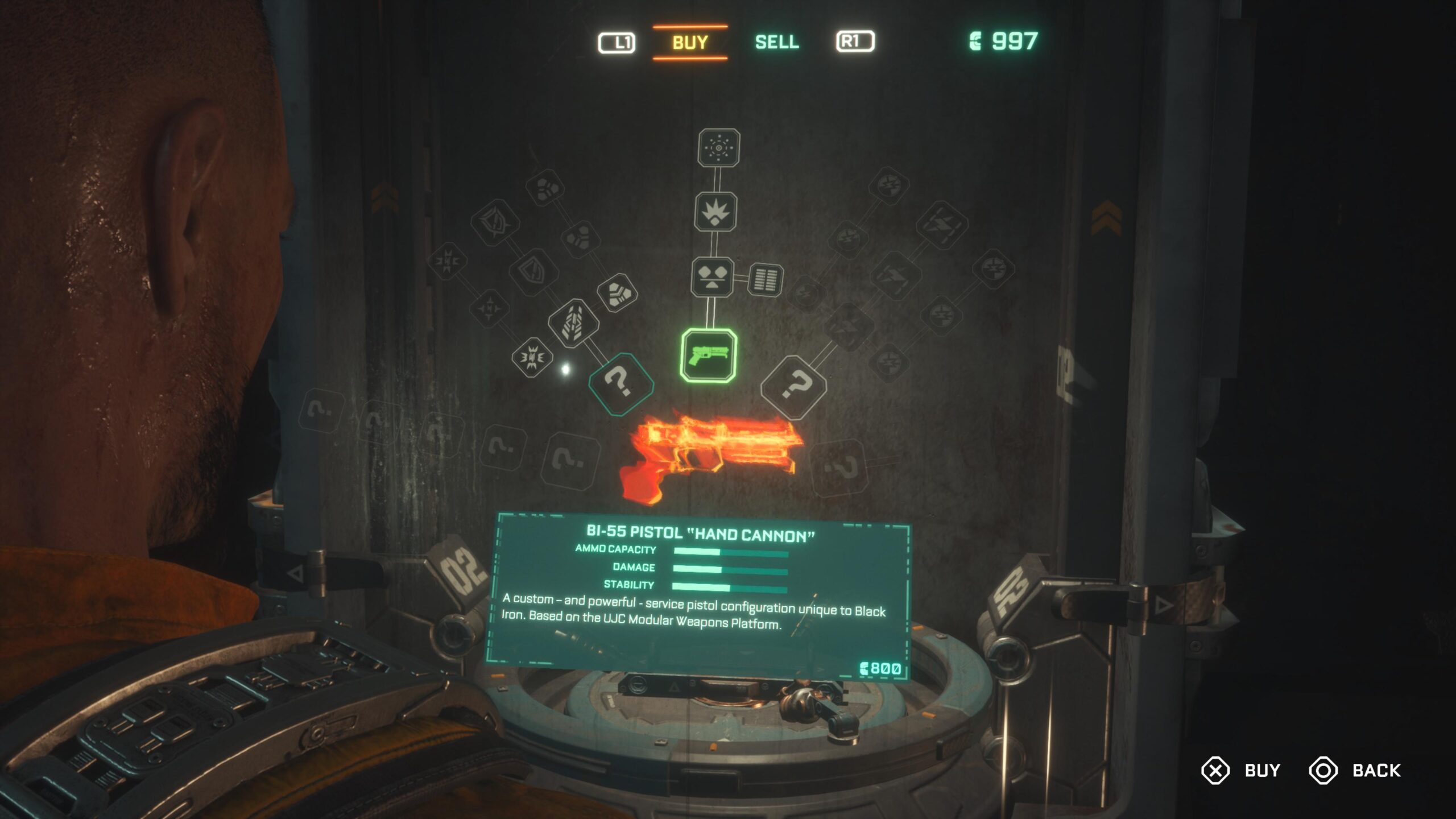Select the green pistol node
The width and height of the screenshot is (1456, 819).
(709, 356)
